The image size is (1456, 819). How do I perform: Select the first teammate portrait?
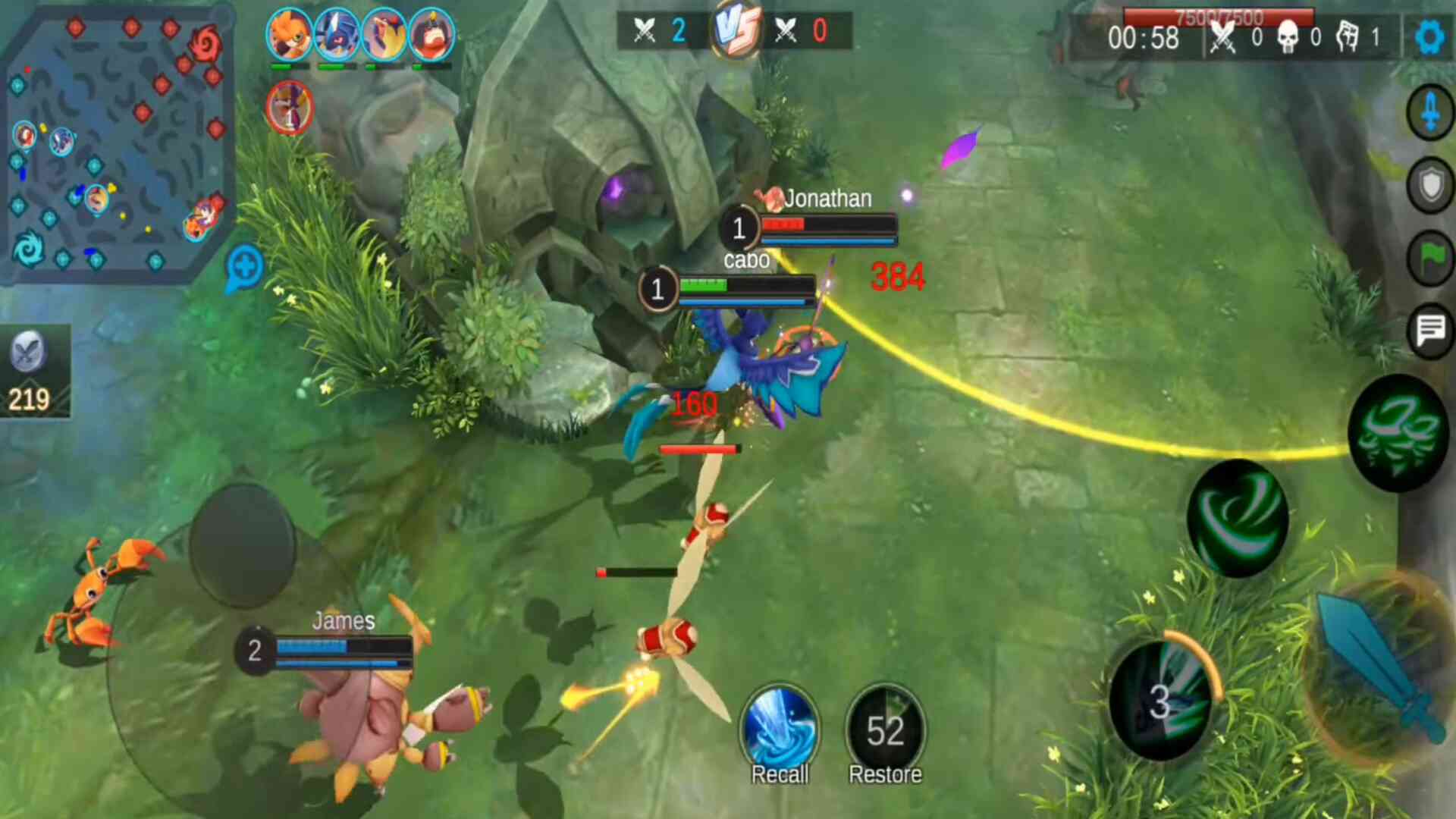click(290, 34)
